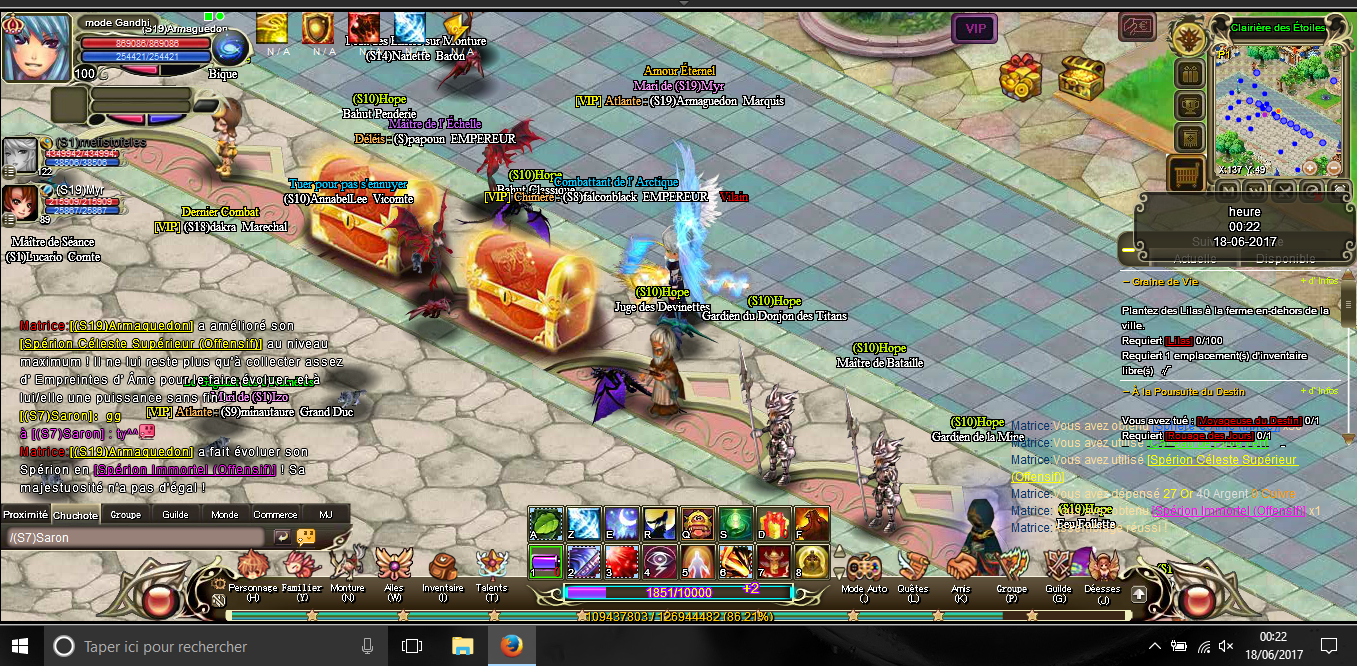Open the Personnage character menu
Image resolution: width=1357 pixels, height=666 pixels.
pyautogui.click(x=252, y=568)
